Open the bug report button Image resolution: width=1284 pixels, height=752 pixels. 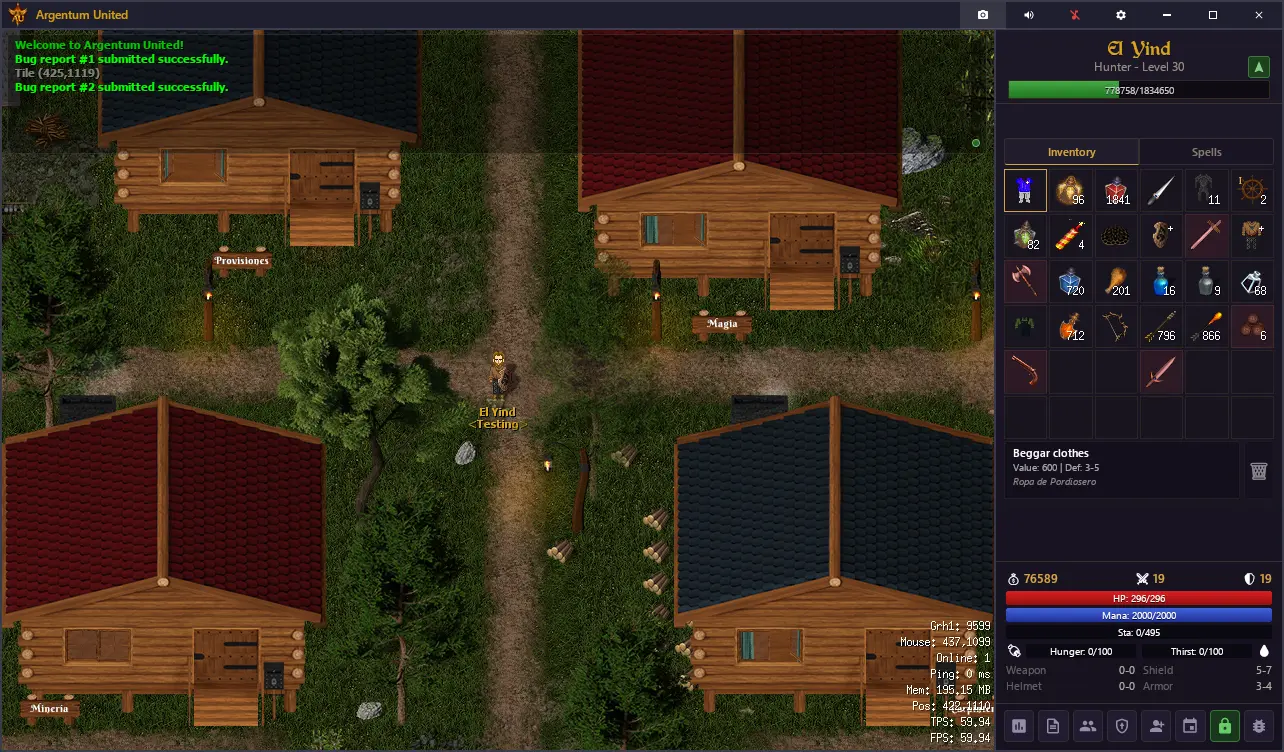(x=1259, y=726)
